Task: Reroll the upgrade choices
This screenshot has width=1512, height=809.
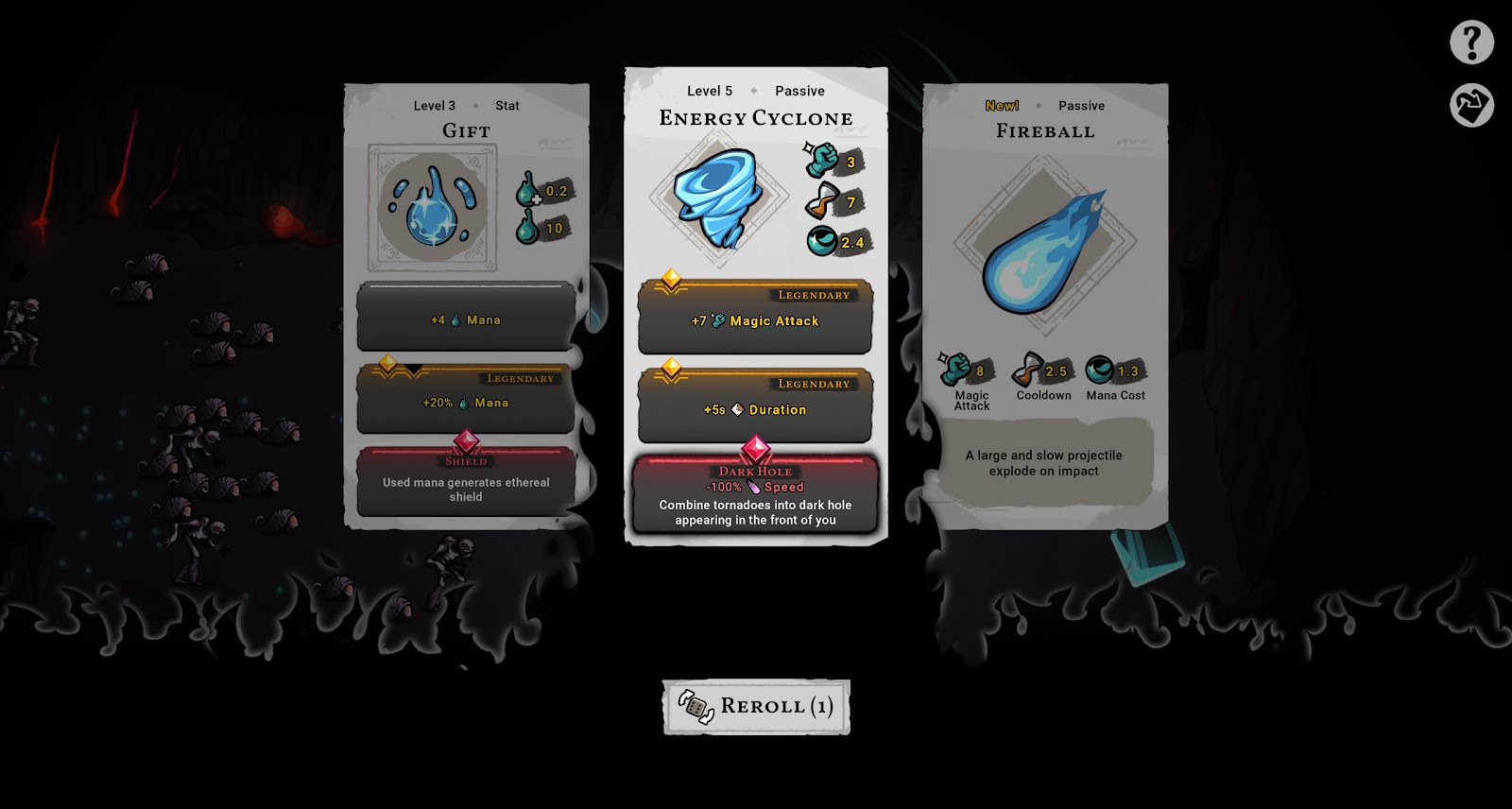Action: (756, 707)
